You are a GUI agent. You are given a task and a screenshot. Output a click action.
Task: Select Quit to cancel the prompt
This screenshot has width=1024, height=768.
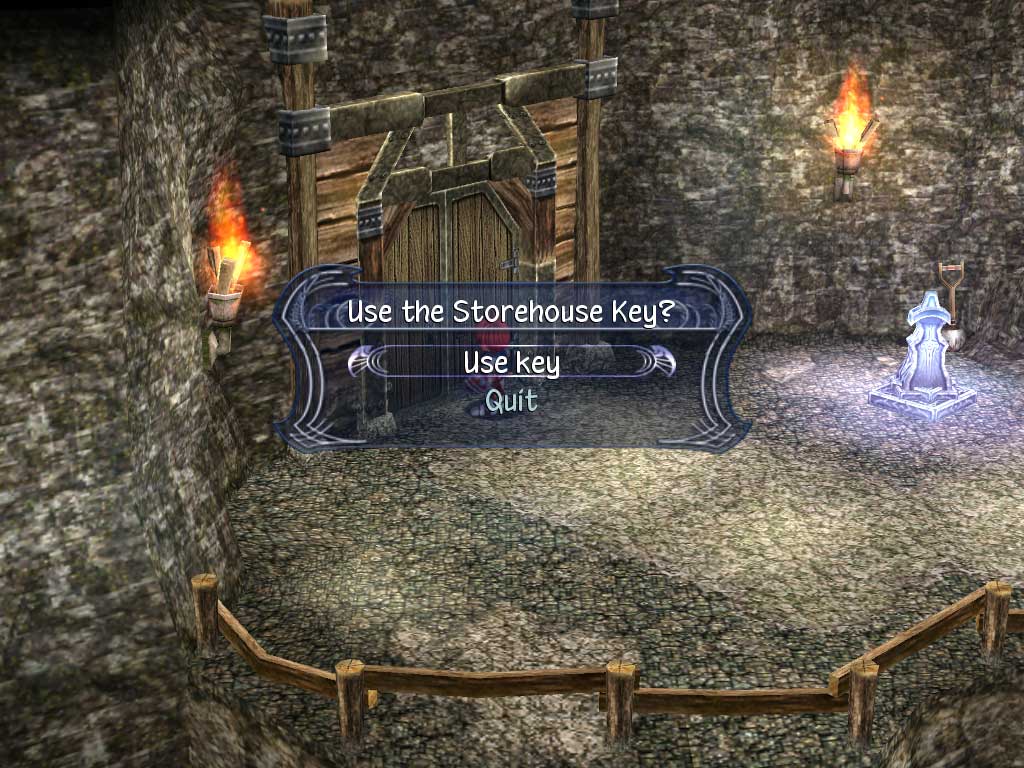coord(511,401)
